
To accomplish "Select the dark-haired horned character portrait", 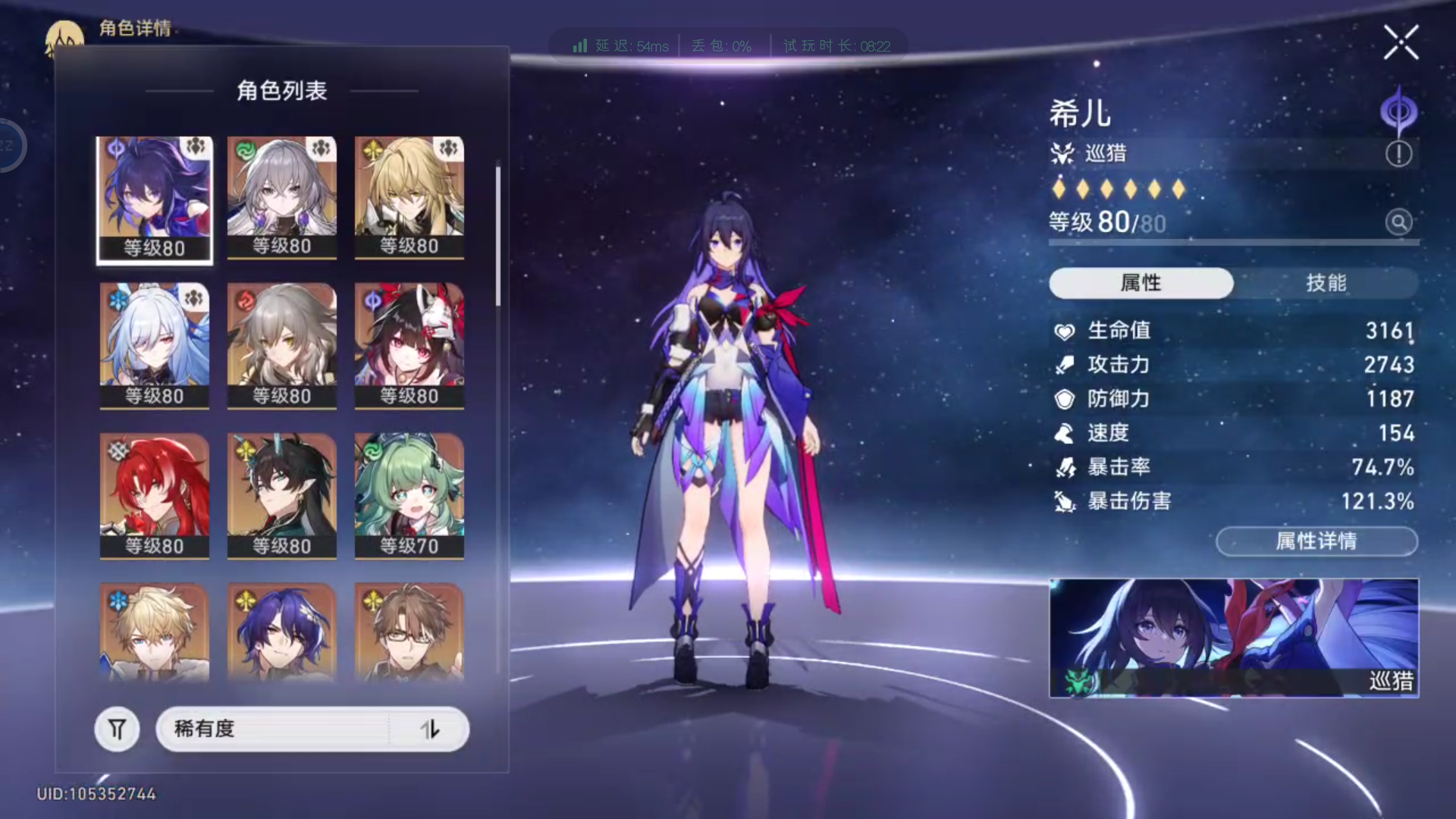I will tap(282, 496).
